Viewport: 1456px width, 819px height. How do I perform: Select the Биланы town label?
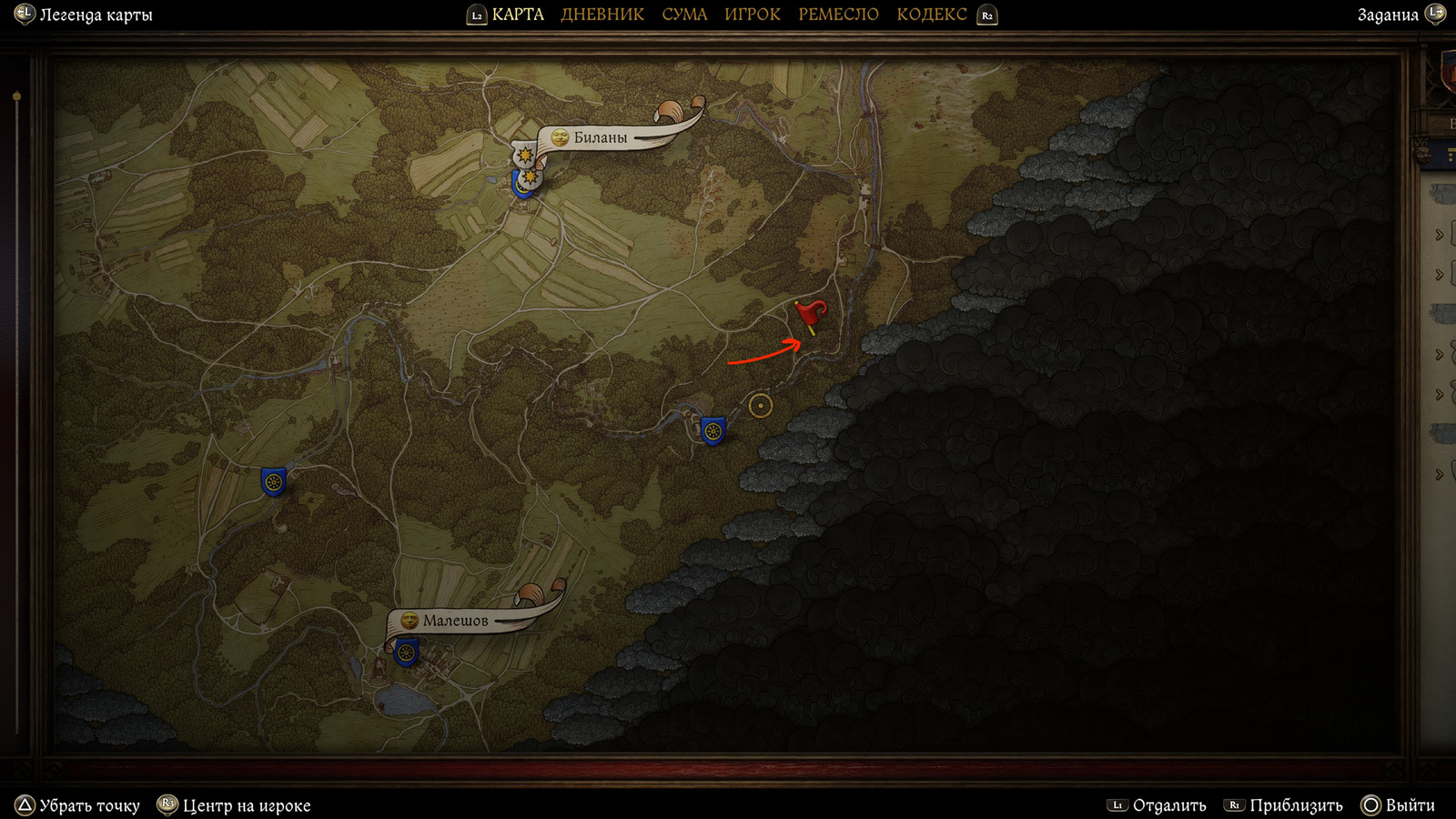[x=600, y=138]
